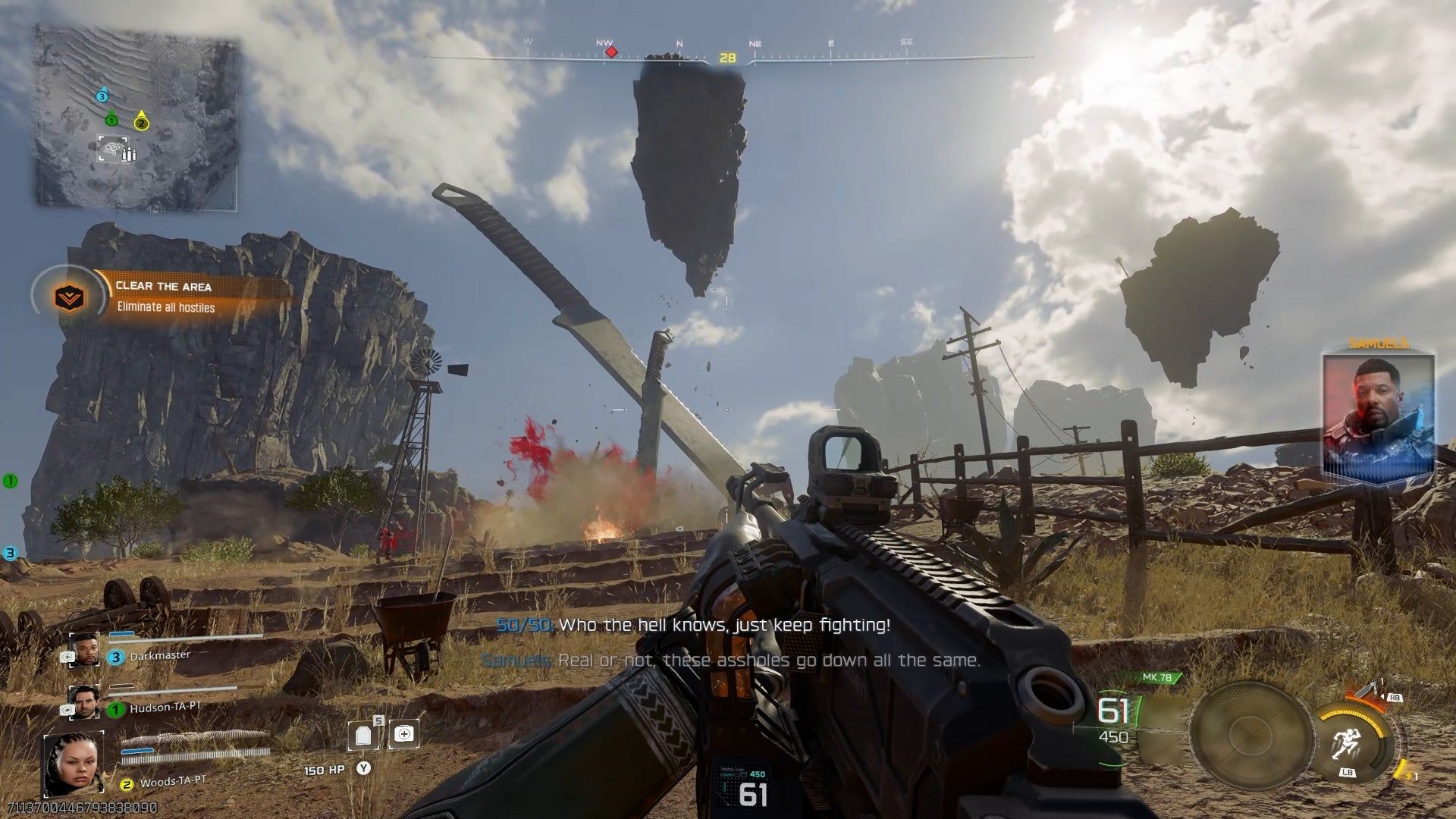The height and width of the screenshot is (819, 1456).
Task: Select Hudson-TA-PT's squad portrait
Action: (83, 701)
